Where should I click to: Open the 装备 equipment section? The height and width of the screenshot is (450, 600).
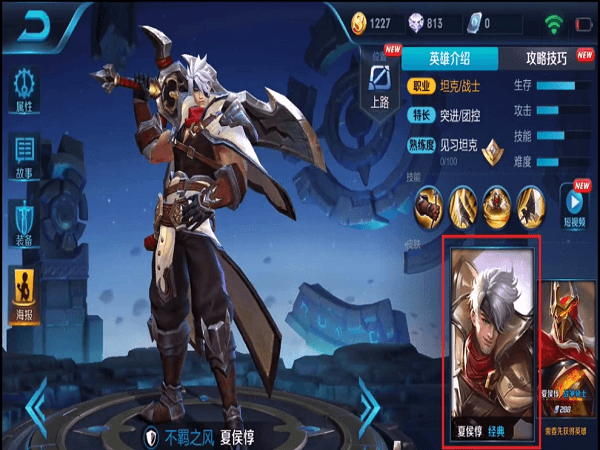pyautogui.click(x=24, y=224)
